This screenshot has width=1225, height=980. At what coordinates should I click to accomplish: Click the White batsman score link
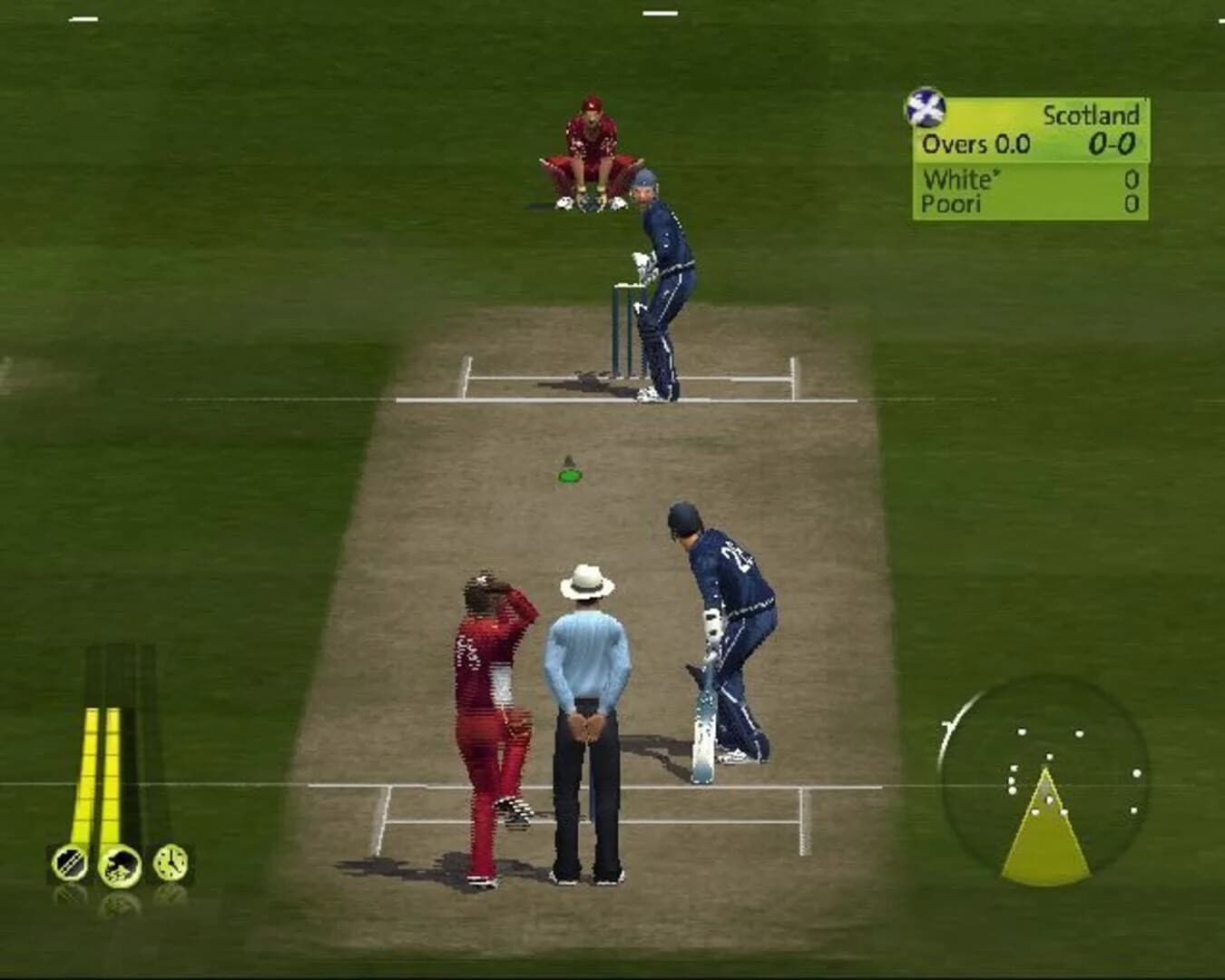coord(955,179)
